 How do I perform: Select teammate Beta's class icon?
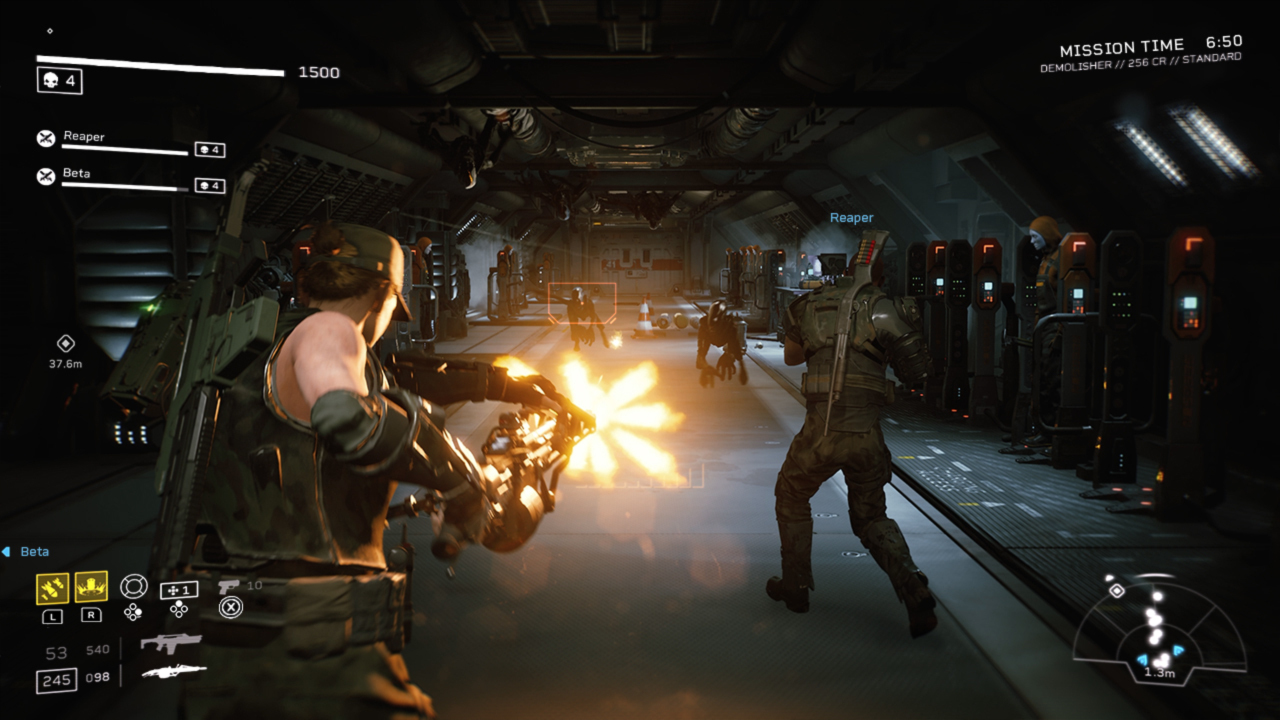(x=46, y=176)
